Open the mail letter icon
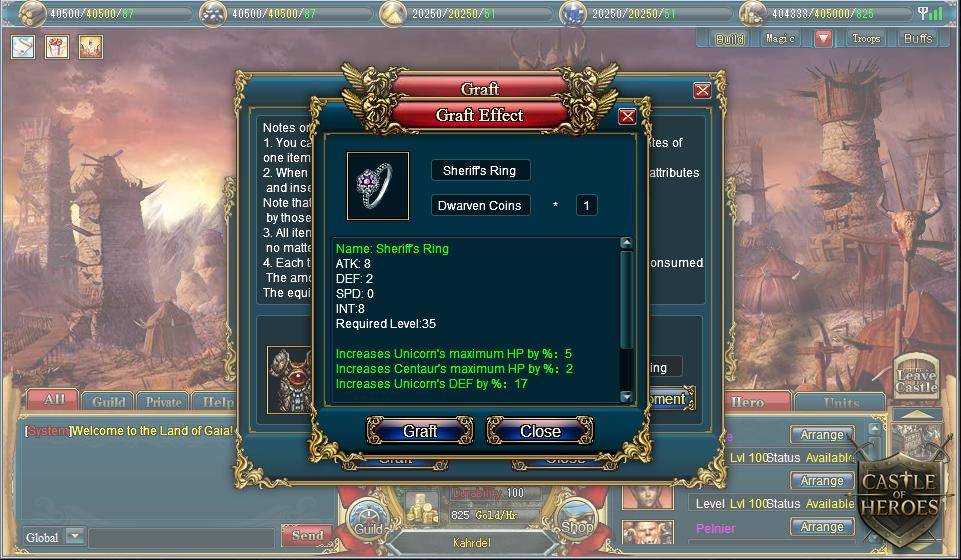This screenshot has width=961, height=560. click(x=24, y=47)
